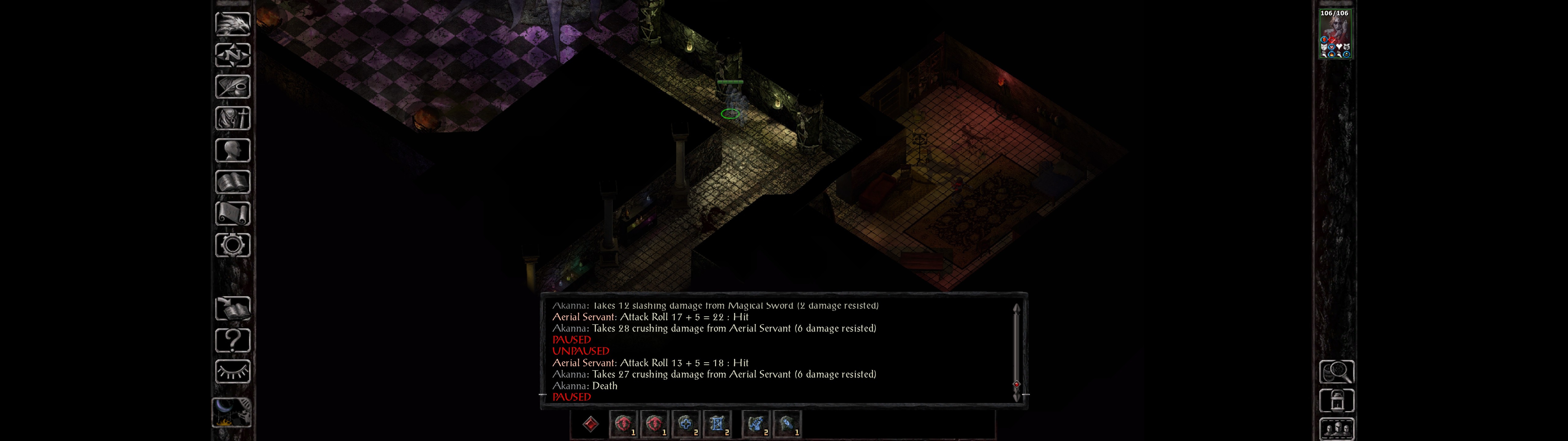1568x441 pixels.
Task: Cast the blue cross spell
Action: (685, 424)
